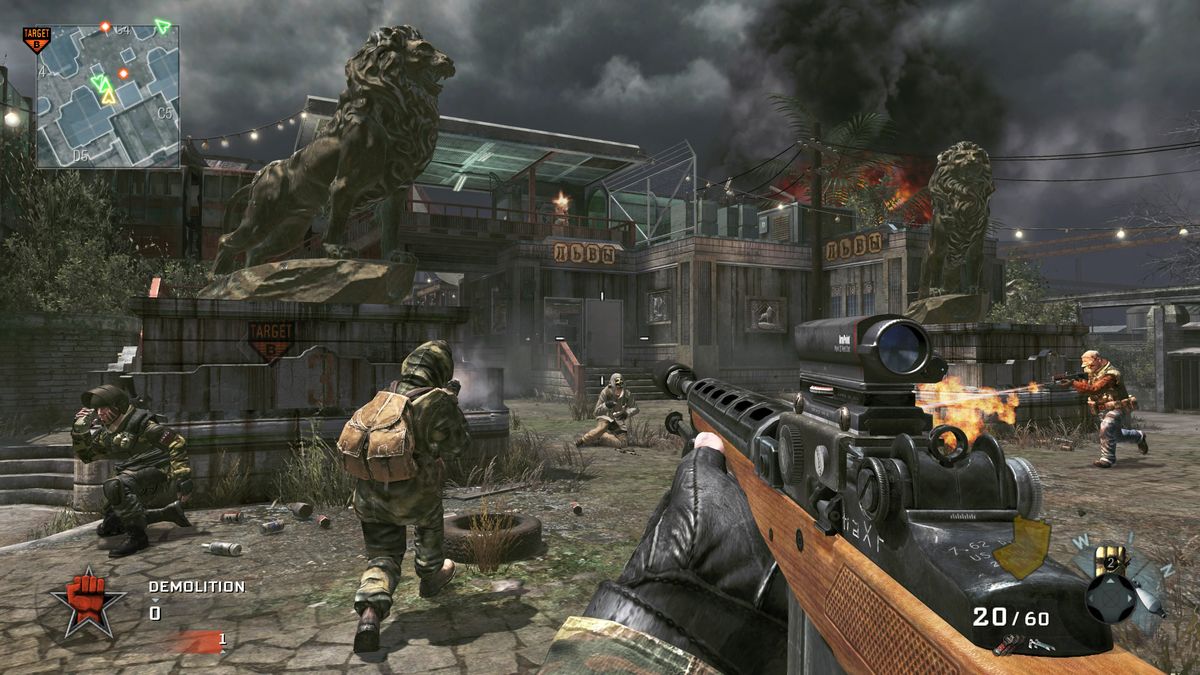The width and height of the screenshot is (1200, 675).
Task: Click the D-pad equipment selector
Action: 1112,596
